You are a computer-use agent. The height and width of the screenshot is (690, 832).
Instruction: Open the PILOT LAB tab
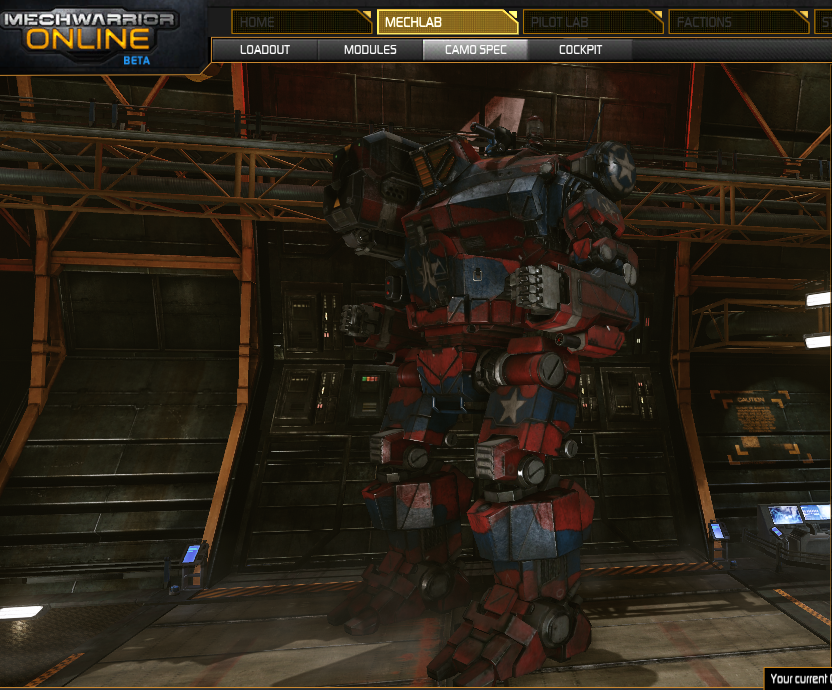click(x=592, y=22)
